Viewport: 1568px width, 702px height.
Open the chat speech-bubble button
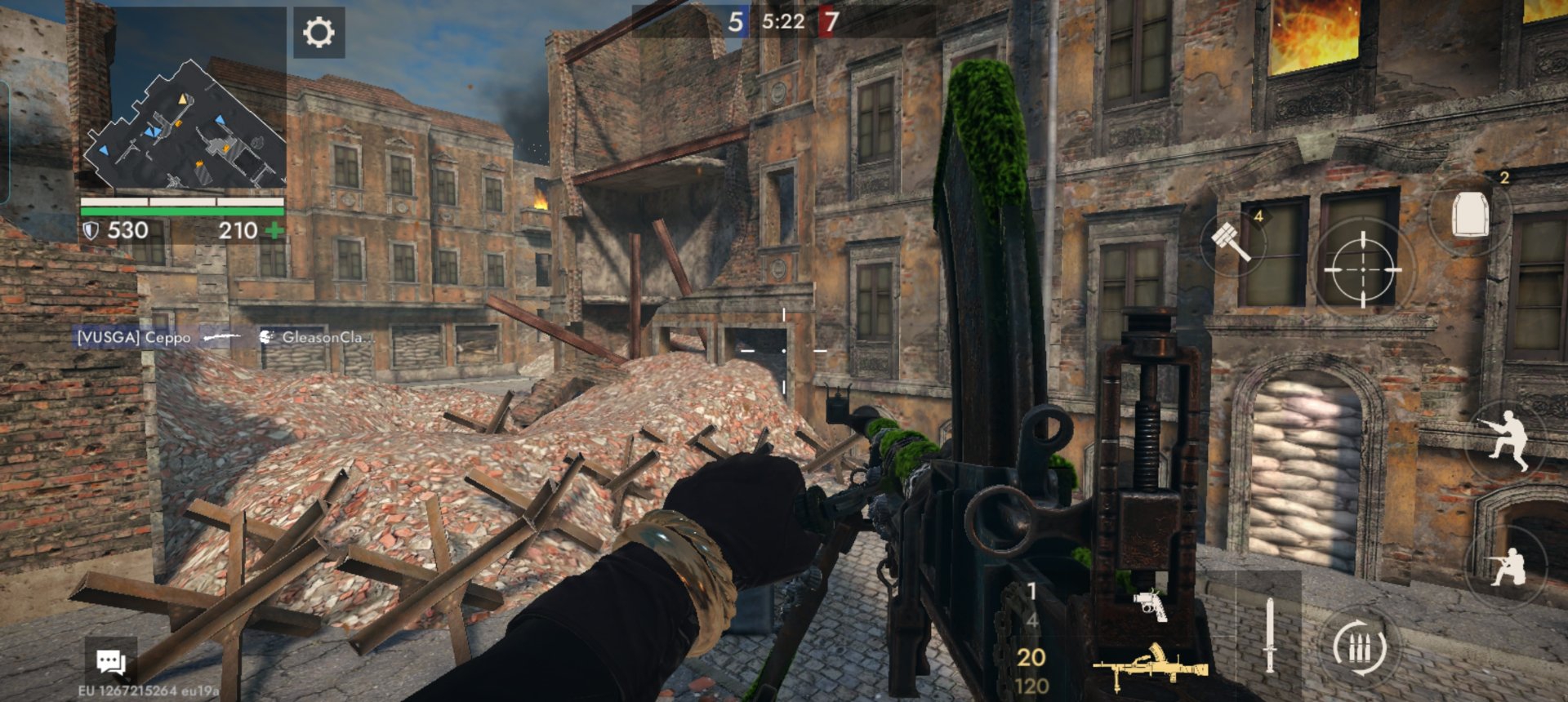[x=111, y=660]
